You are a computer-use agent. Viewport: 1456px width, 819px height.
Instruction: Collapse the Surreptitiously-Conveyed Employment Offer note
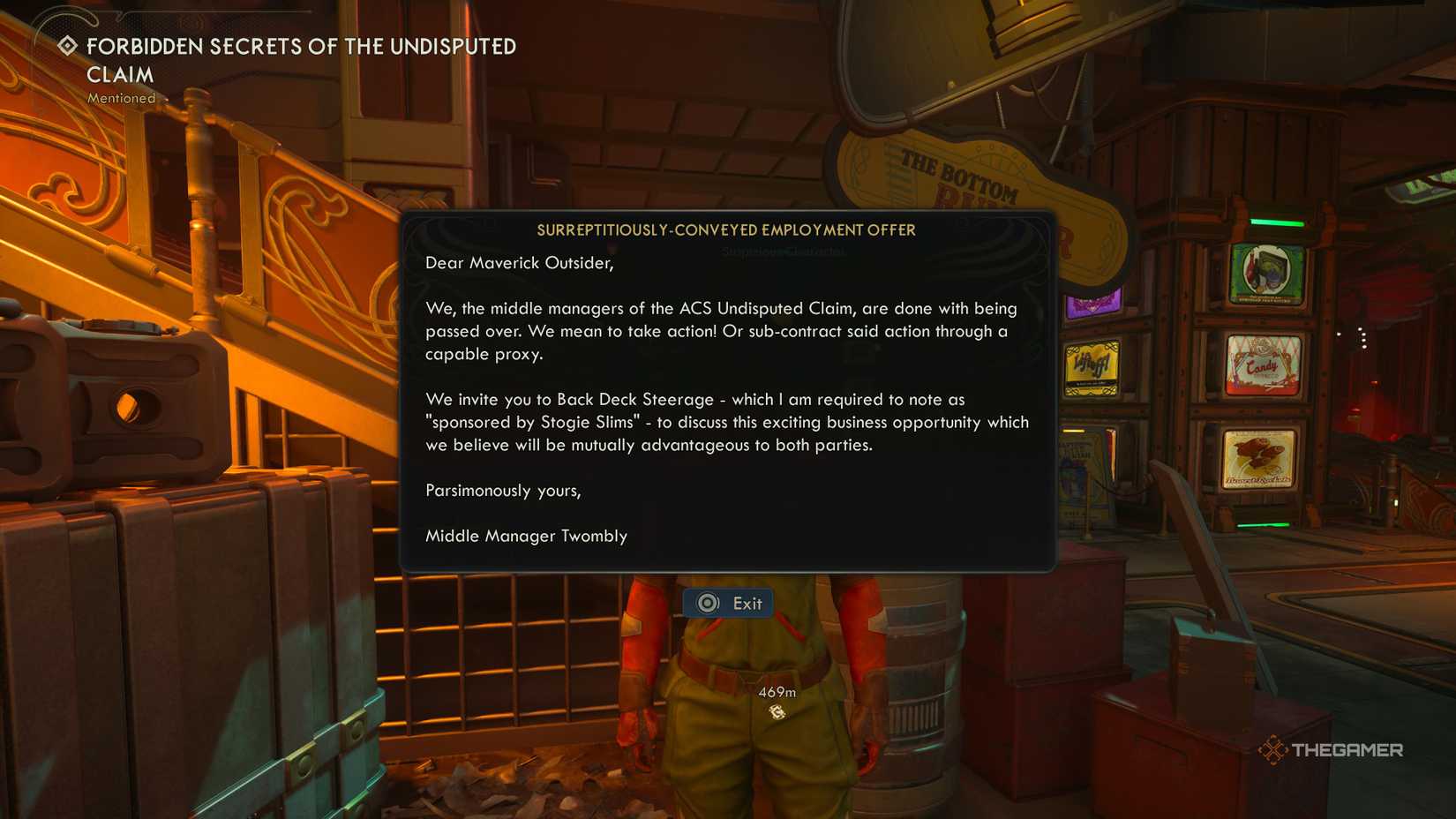726,229
